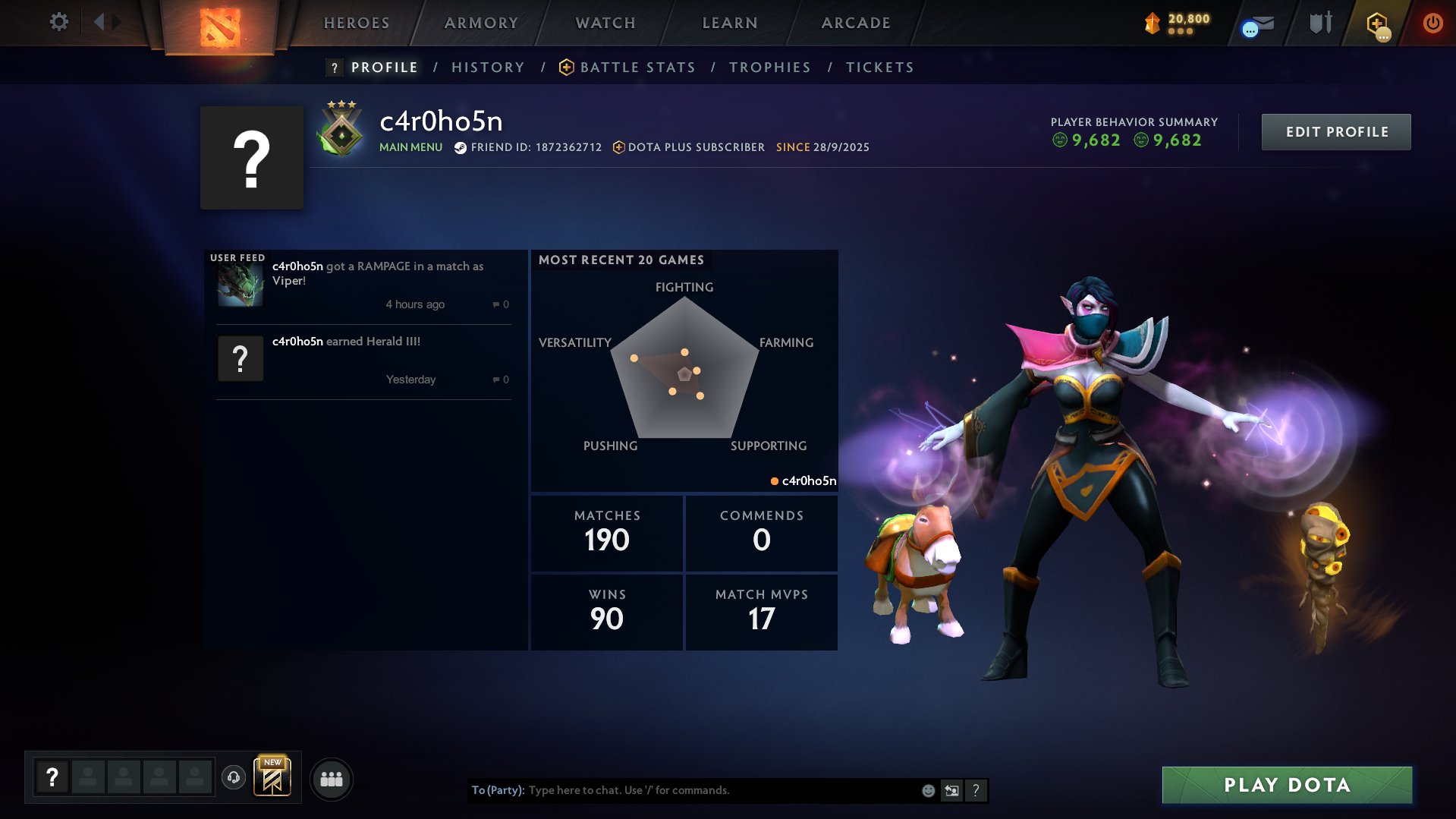Open the shards balance of 20,800
This screenshot has height=819, width=1456.
pyautogui.click(x=1178, y=23)
